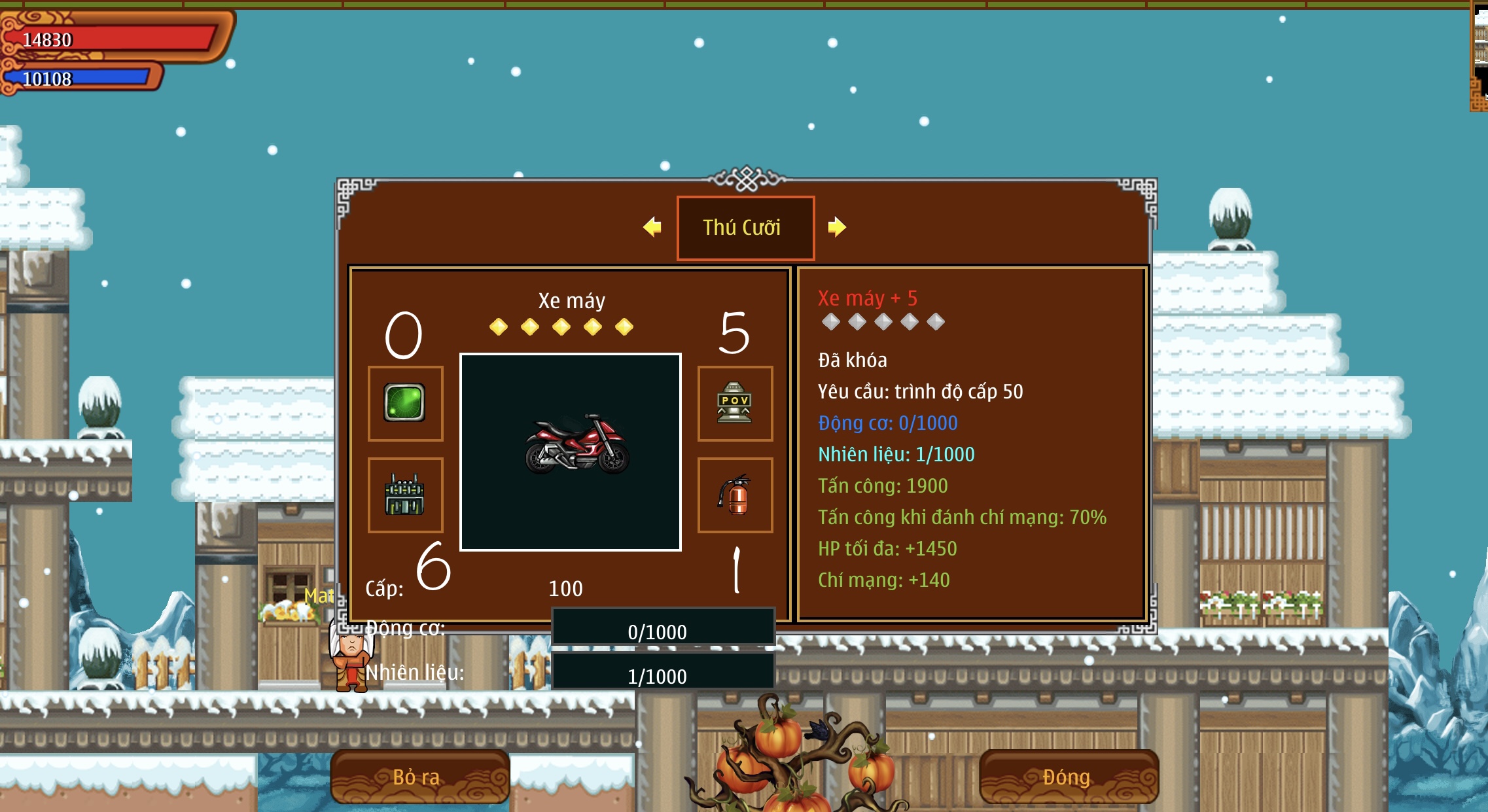1488x812 pixels.
Task: Click the Bỏ ra button
Action: pyautogui.click(x=419, y=777)
